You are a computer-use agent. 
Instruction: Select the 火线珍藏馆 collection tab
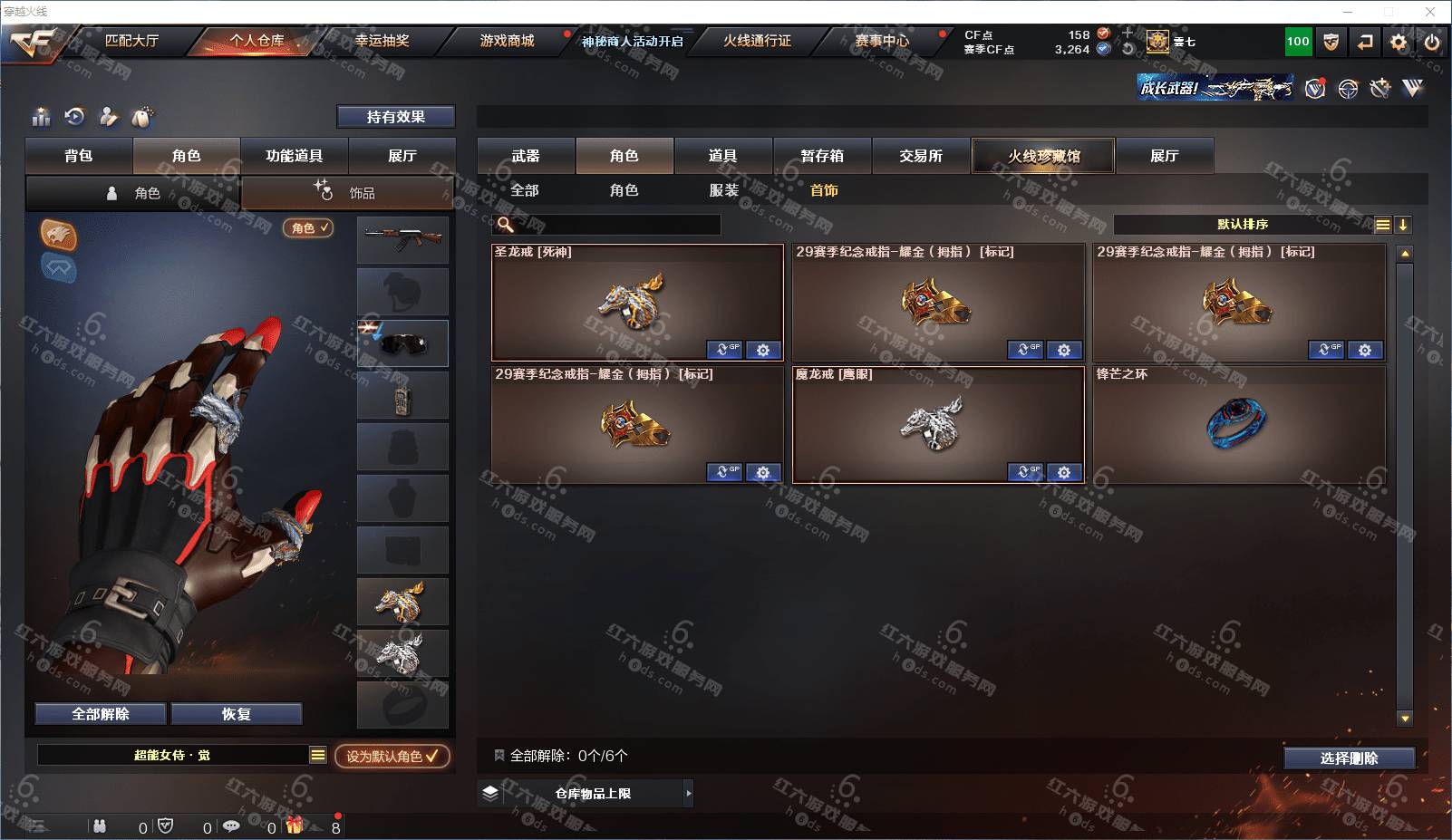[x=1043, y=156]
